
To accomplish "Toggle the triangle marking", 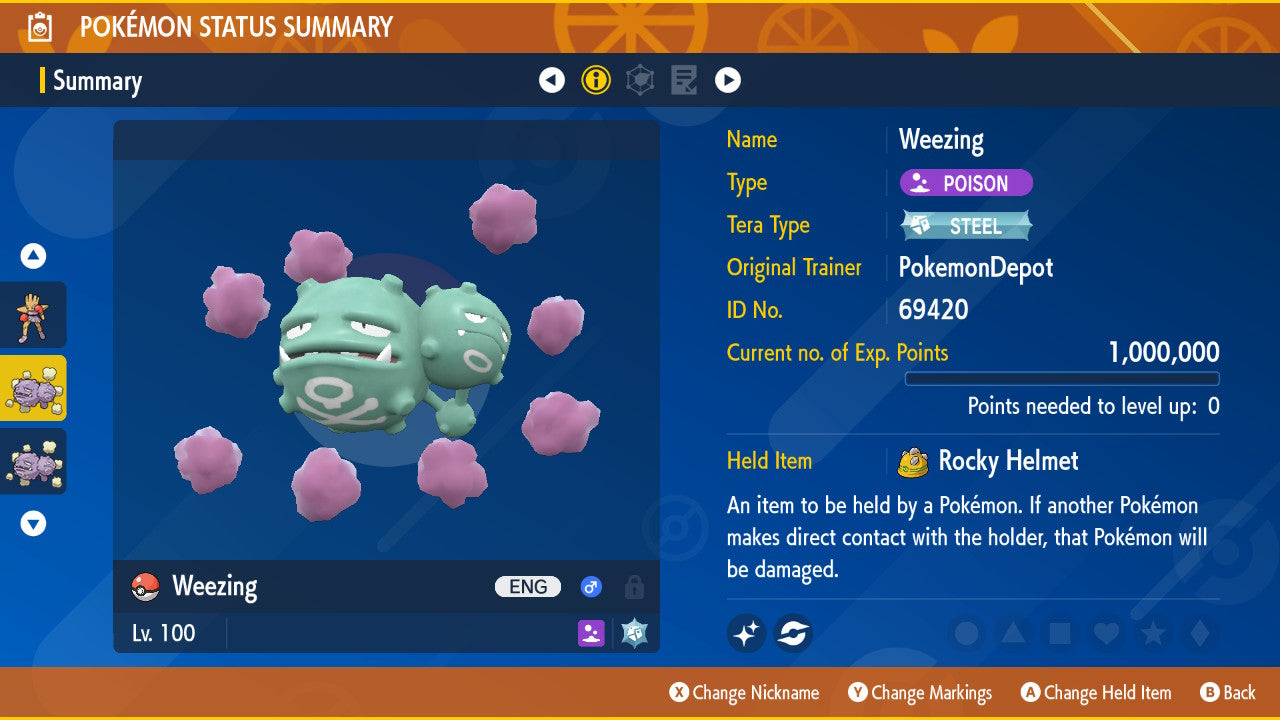I will (x=1013, y=633).
